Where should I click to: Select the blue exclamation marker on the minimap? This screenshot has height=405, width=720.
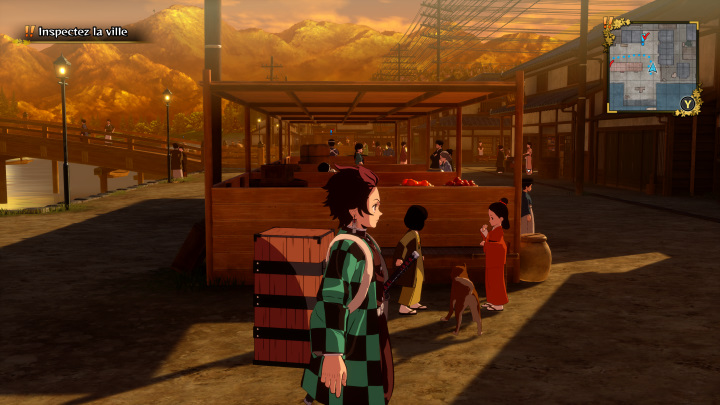click(643, 38)
